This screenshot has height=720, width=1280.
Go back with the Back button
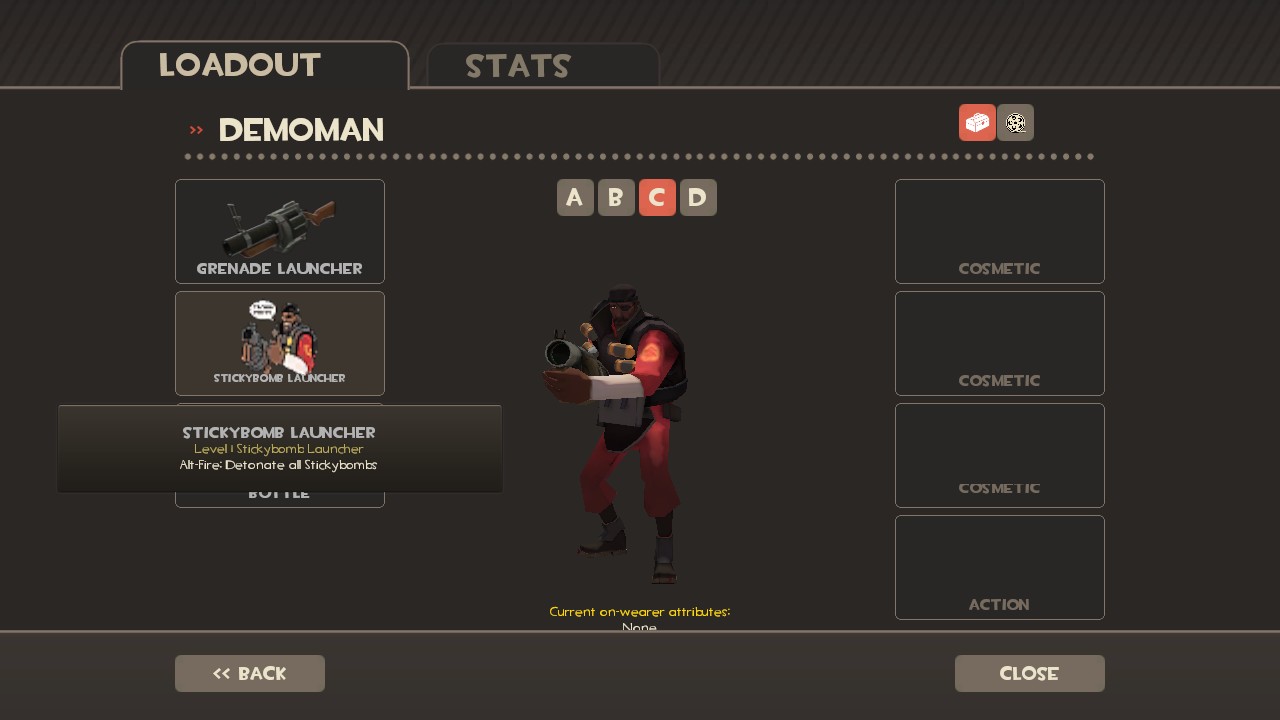(x=250, y=673)
